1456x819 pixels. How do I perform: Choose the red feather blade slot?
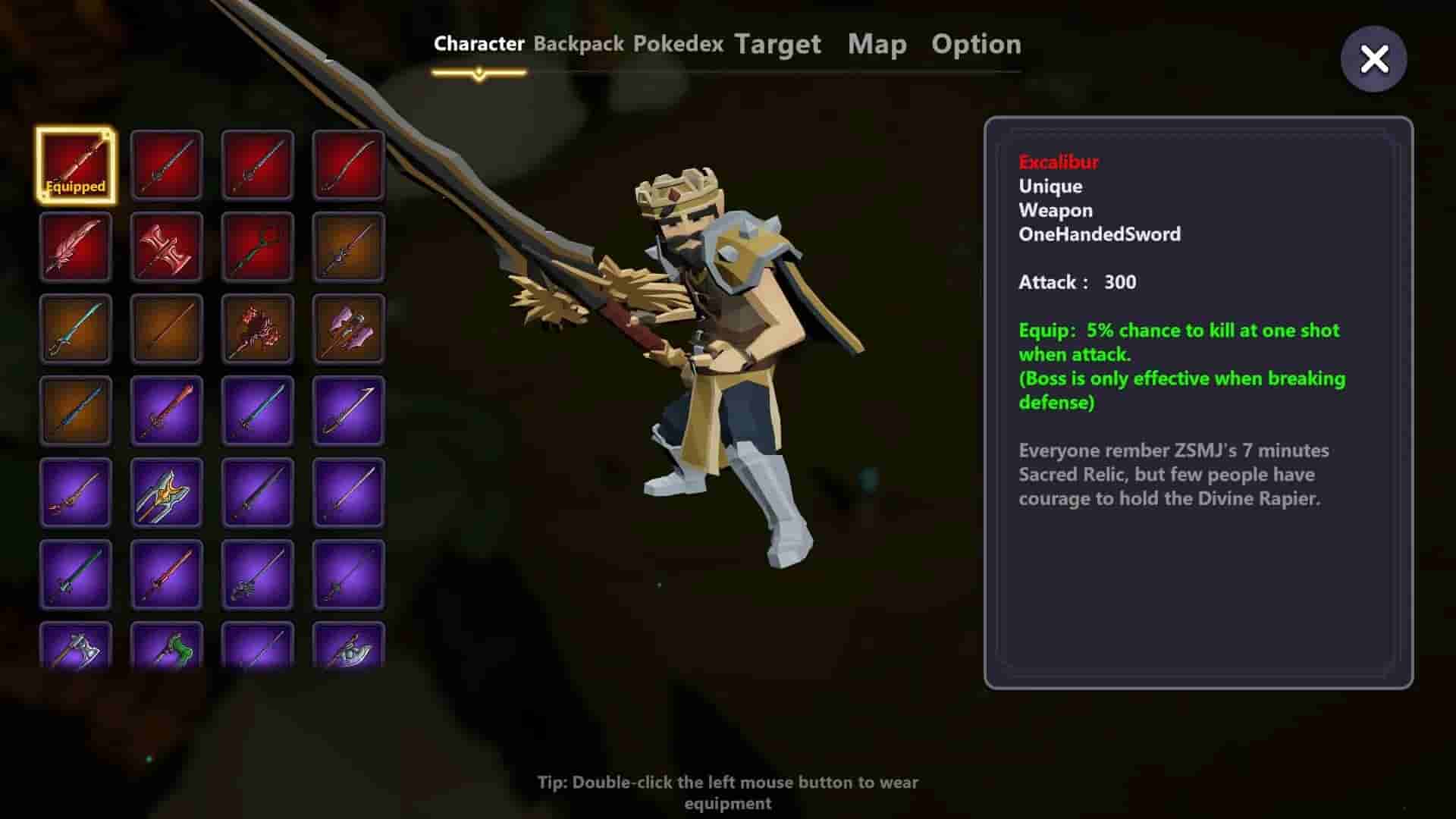coord(76,247)
